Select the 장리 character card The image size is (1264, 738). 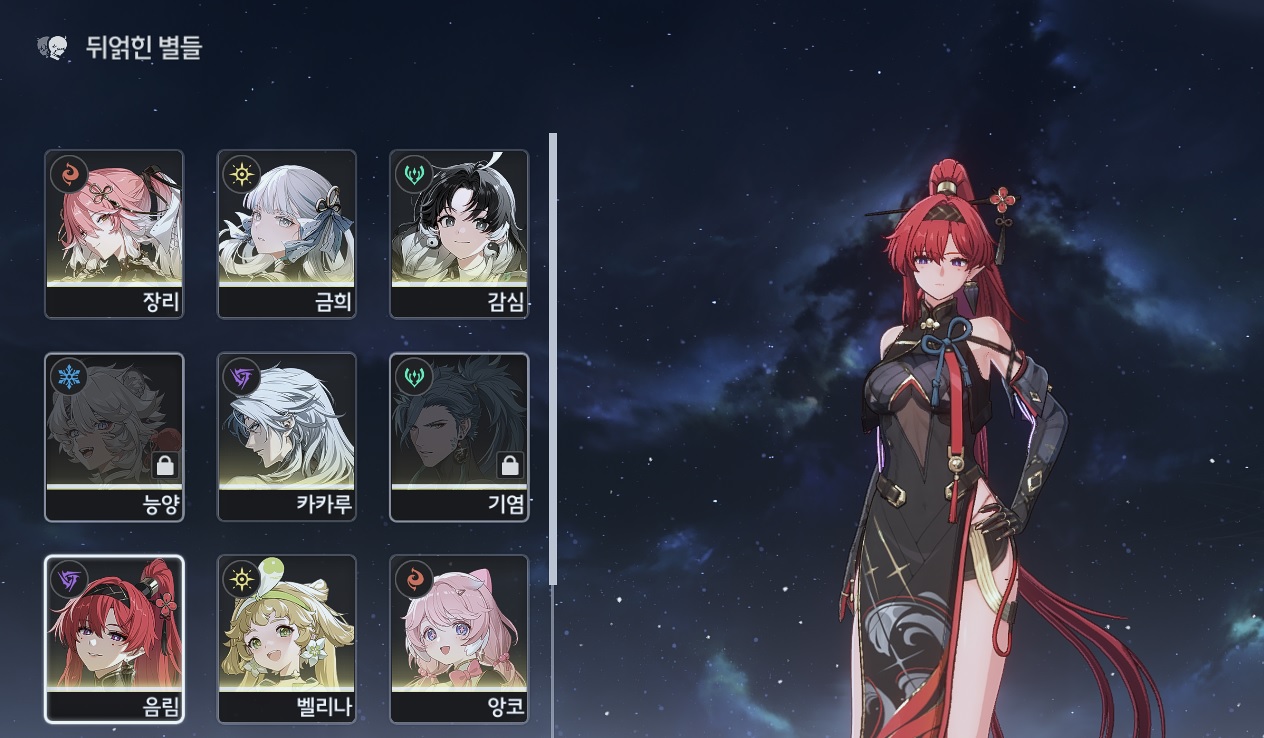[114, 234]
